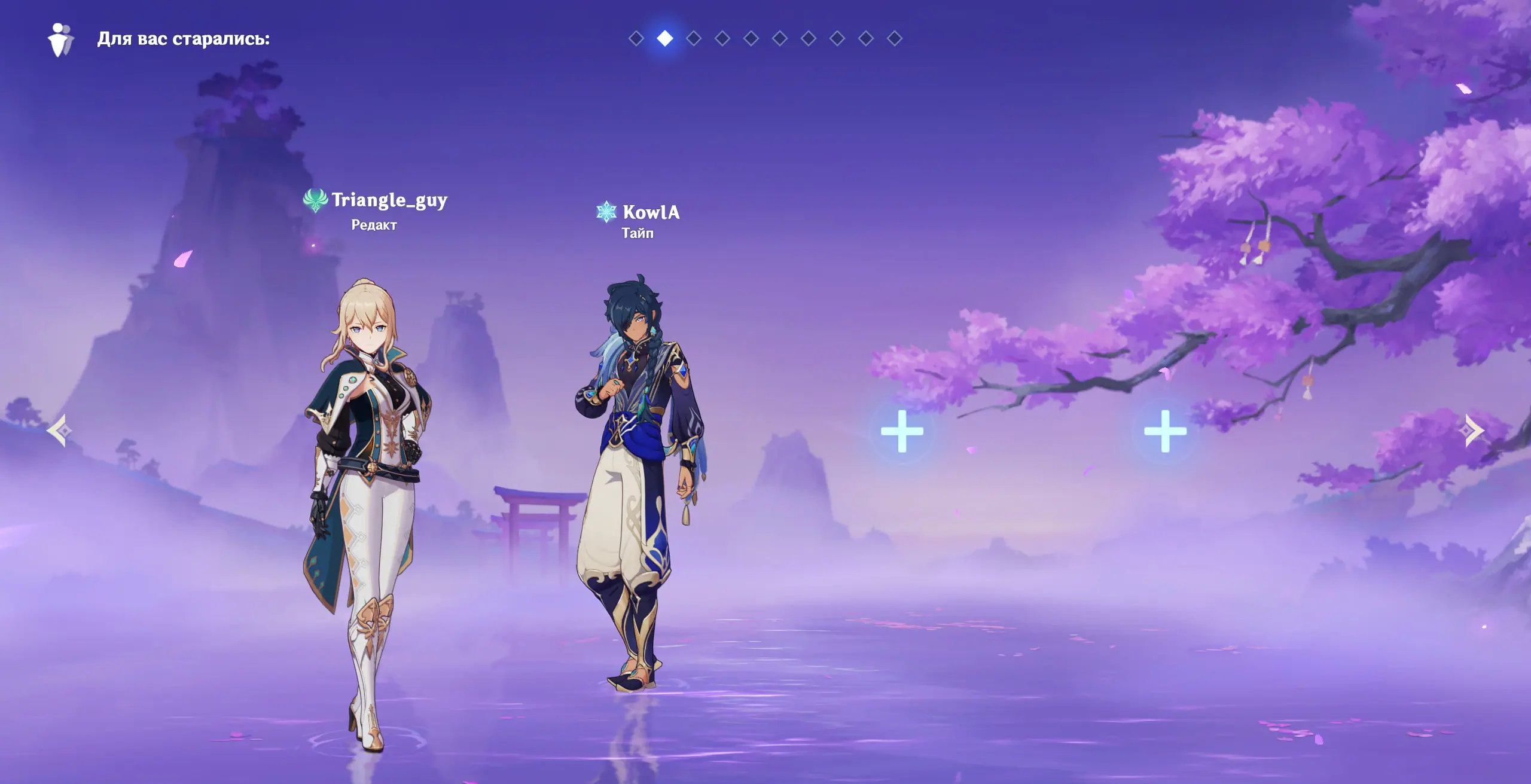Go to the previous page with the left arrow
The height and width of the screenshot is (784, 1531).
(60, 431)
